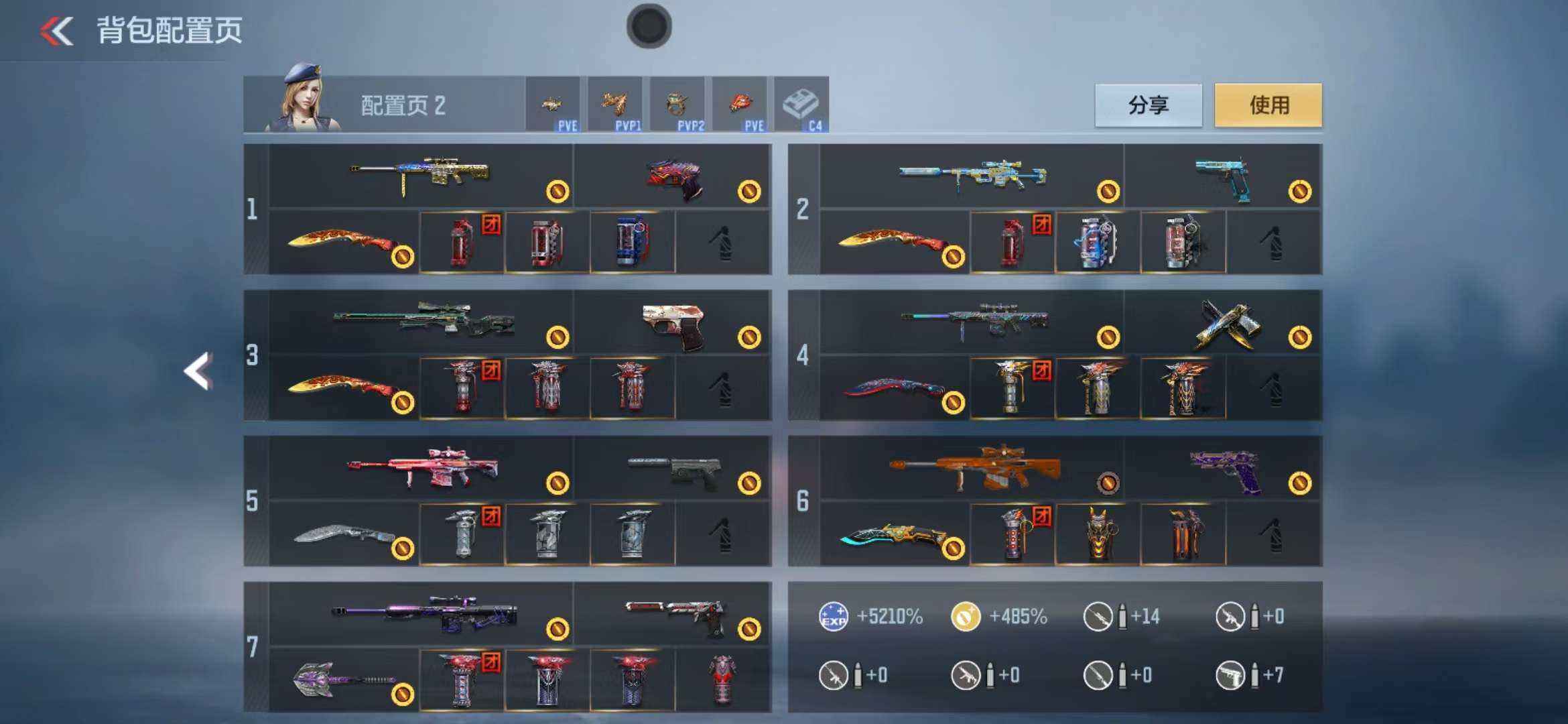Image resolution: width=1568 pixels, height=724 pixels.
Task: Switch to the PVP2 loadout tab
Action: (677, 105)
